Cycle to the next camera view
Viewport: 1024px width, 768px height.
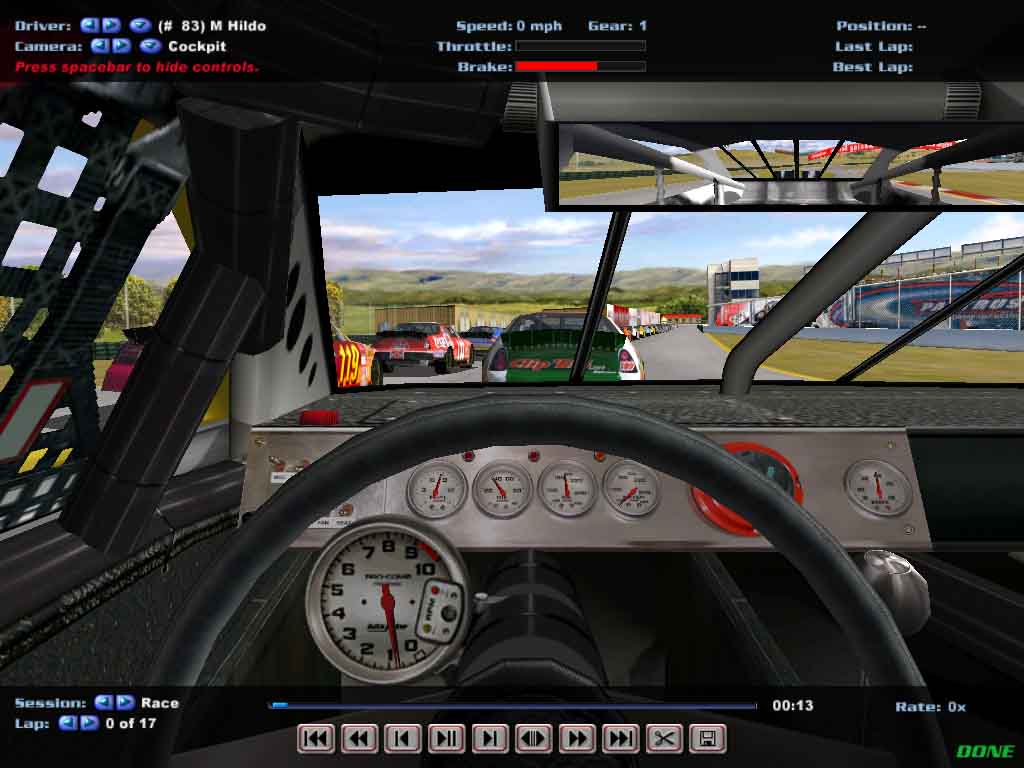121,45
